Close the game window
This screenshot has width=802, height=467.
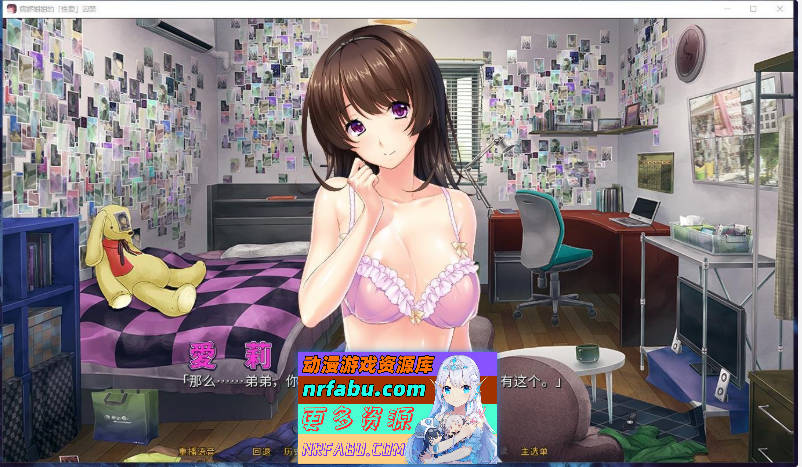tap(780, 8)
